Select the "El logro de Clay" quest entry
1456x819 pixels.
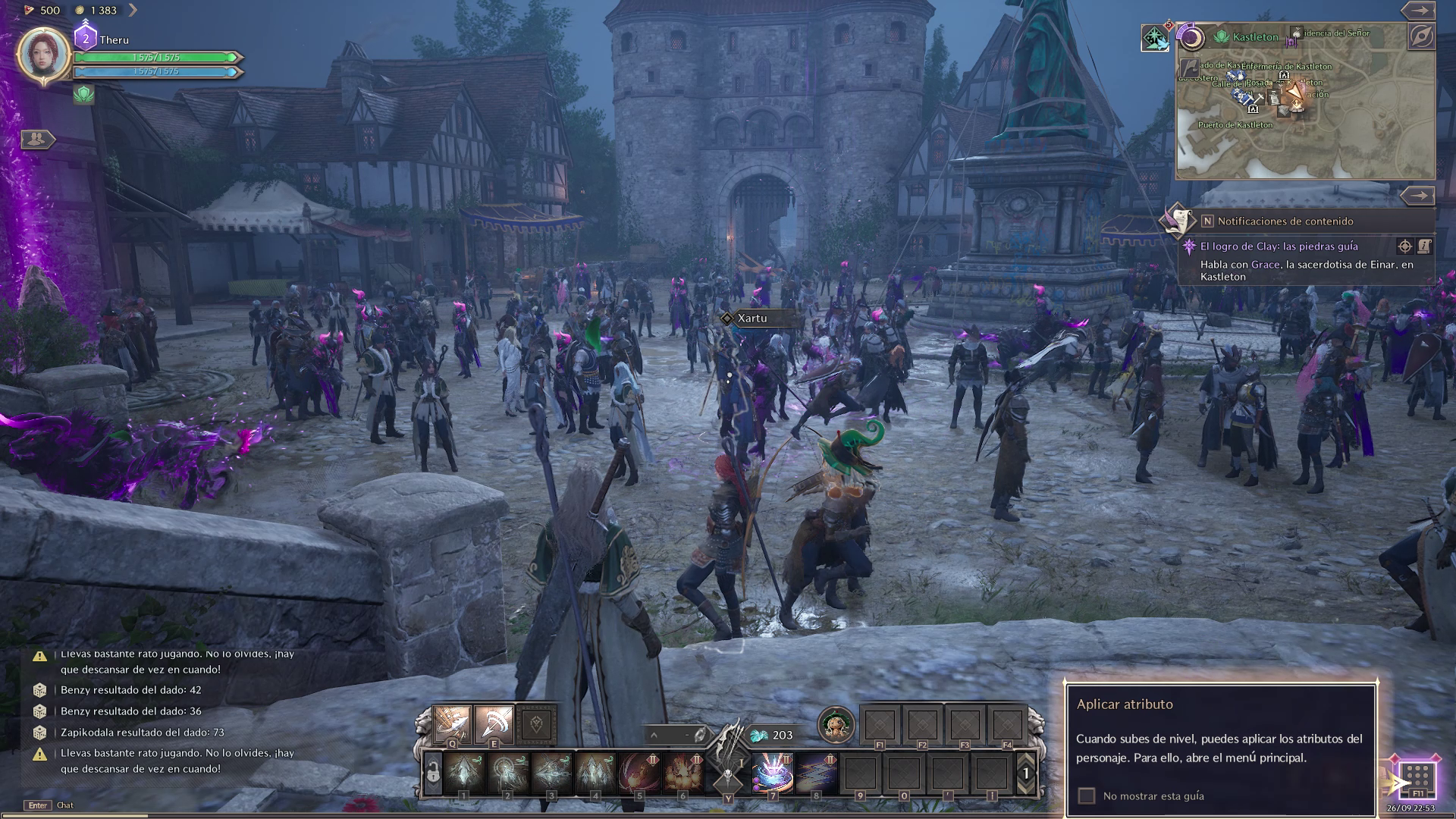(1279, 246)
